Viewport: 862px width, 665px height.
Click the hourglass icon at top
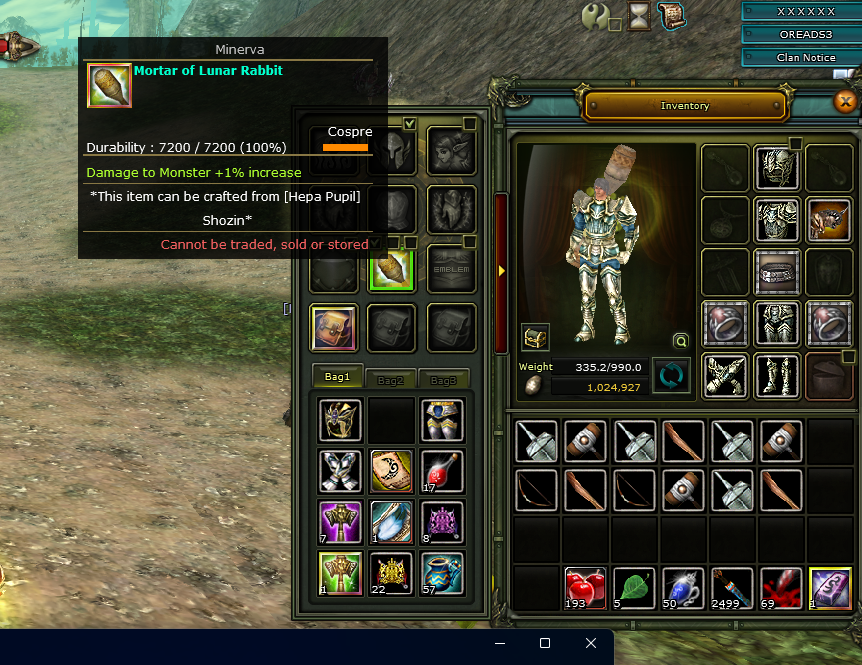pyautogui.click(x=638, y=15)
